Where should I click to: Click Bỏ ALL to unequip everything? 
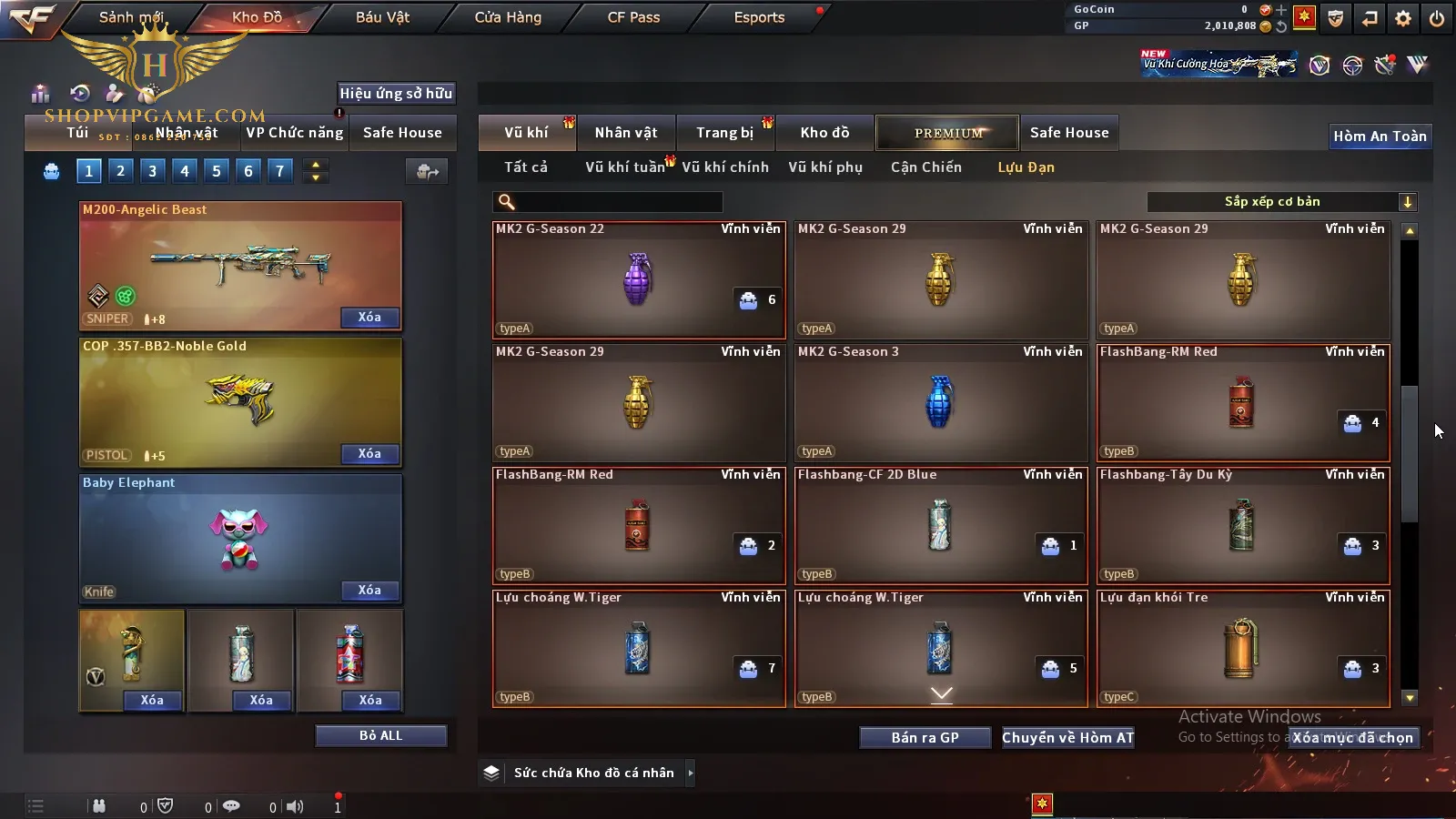380,736
